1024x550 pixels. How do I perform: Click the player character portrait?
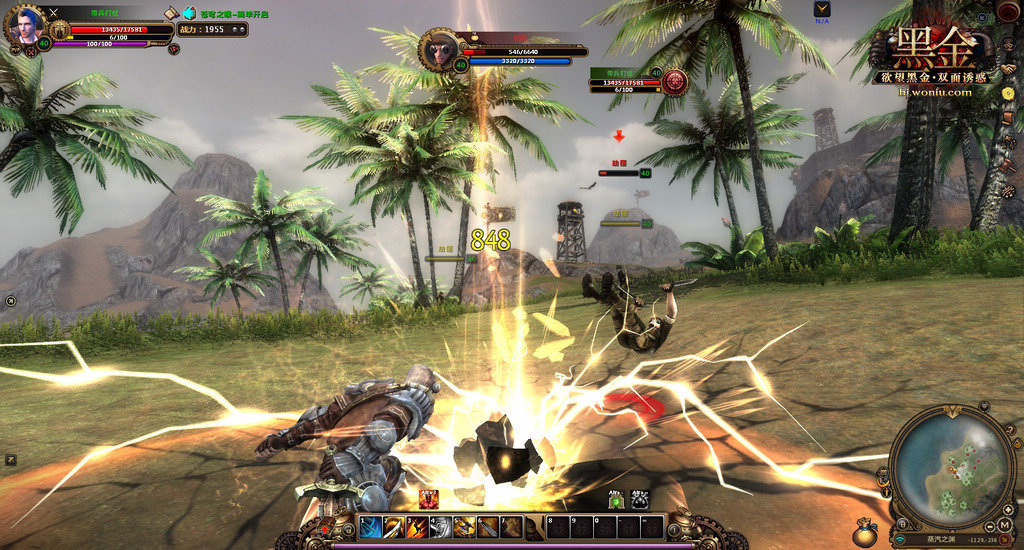point(26,26)
